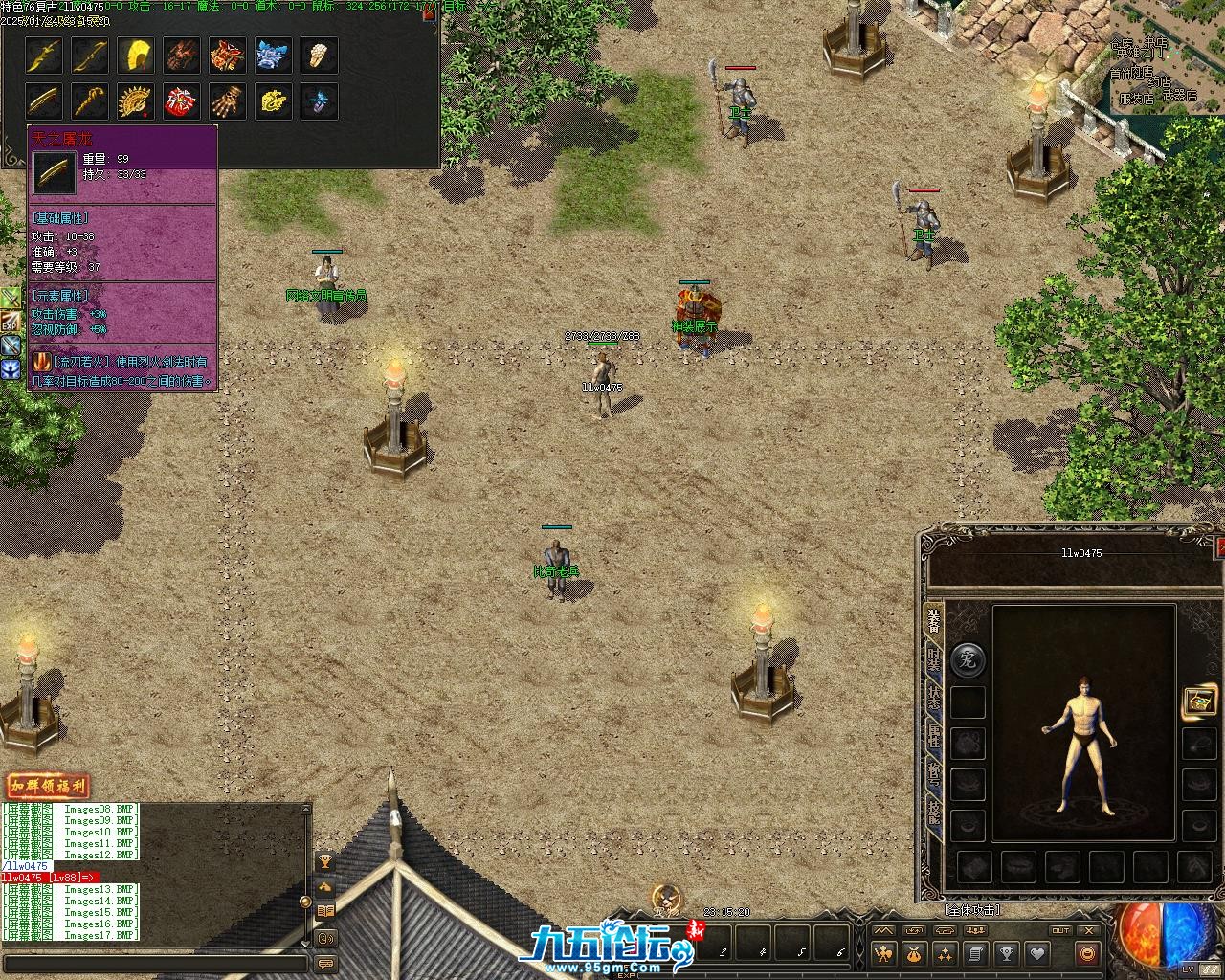The width and height of the screenshot is (1225, 980).
Task: Choose the skeletal golden glove item
Action: [228, 101]
